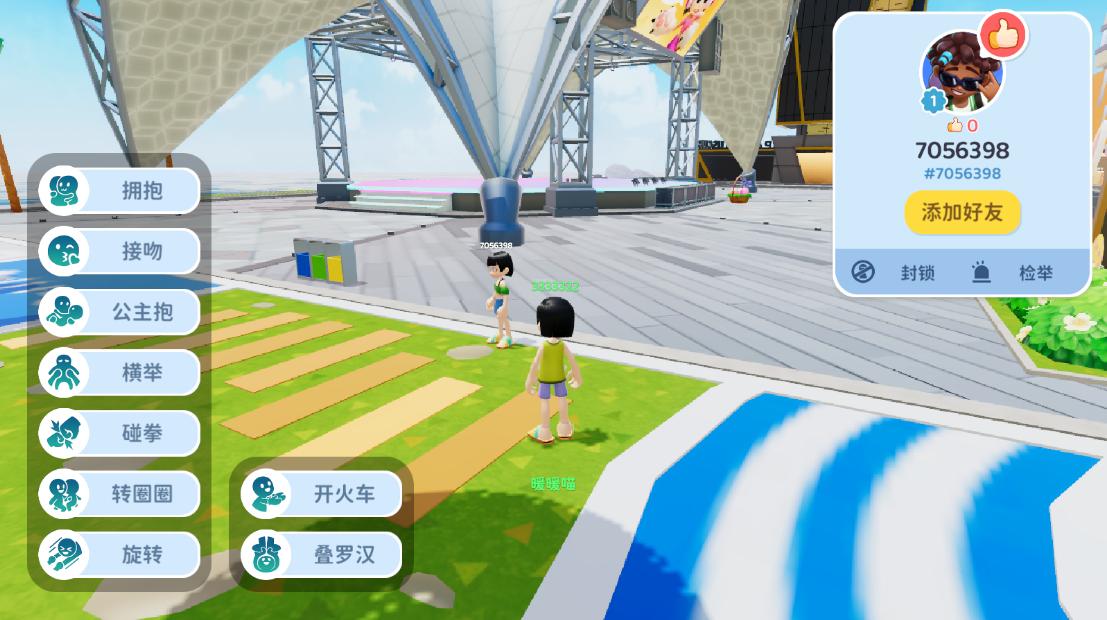Block this player with 封锁

(894, 272)
